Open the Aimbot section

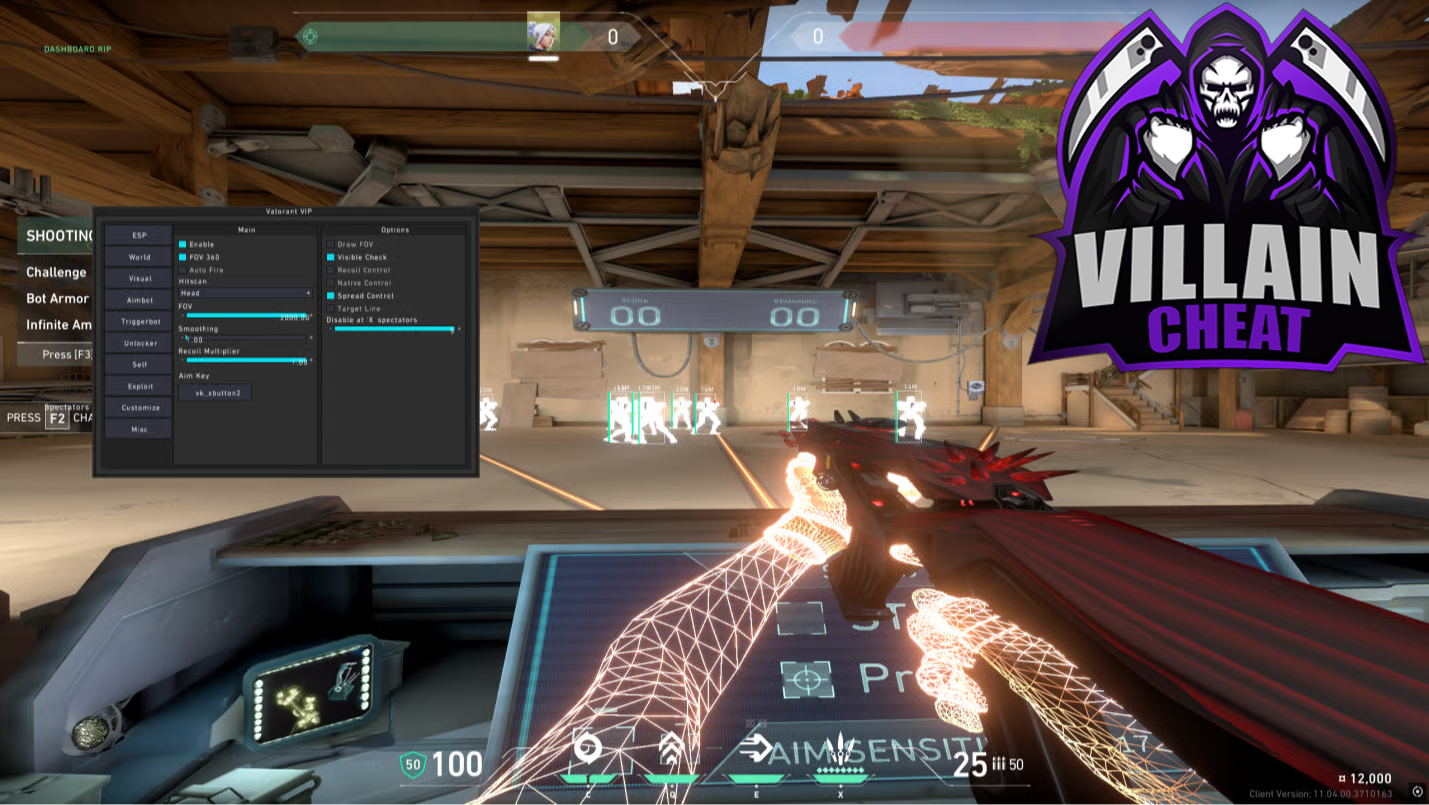click(139, 300)
